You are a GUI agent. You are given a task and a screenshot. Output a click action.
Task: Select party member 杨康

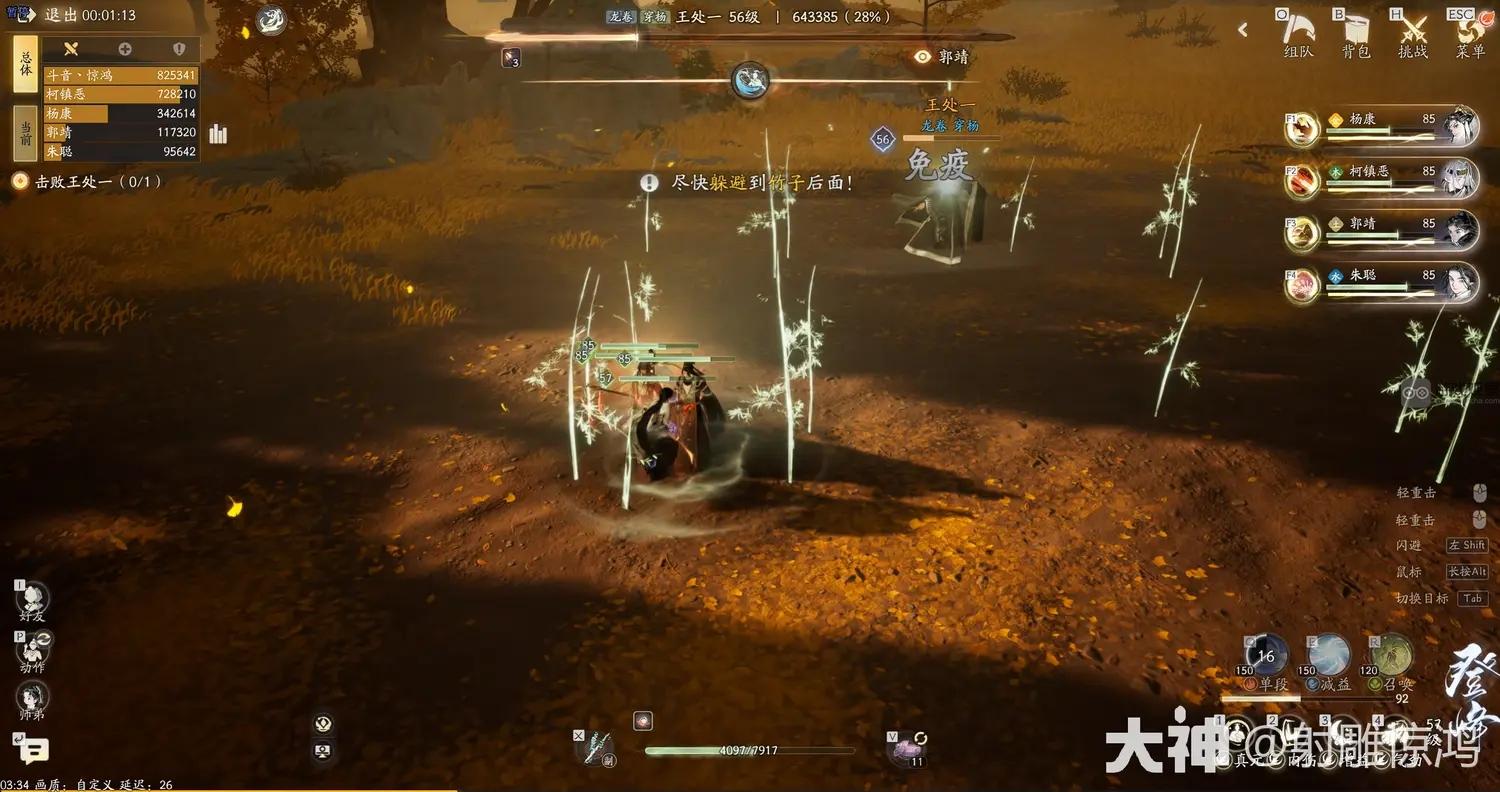[x=1385, y=126]
